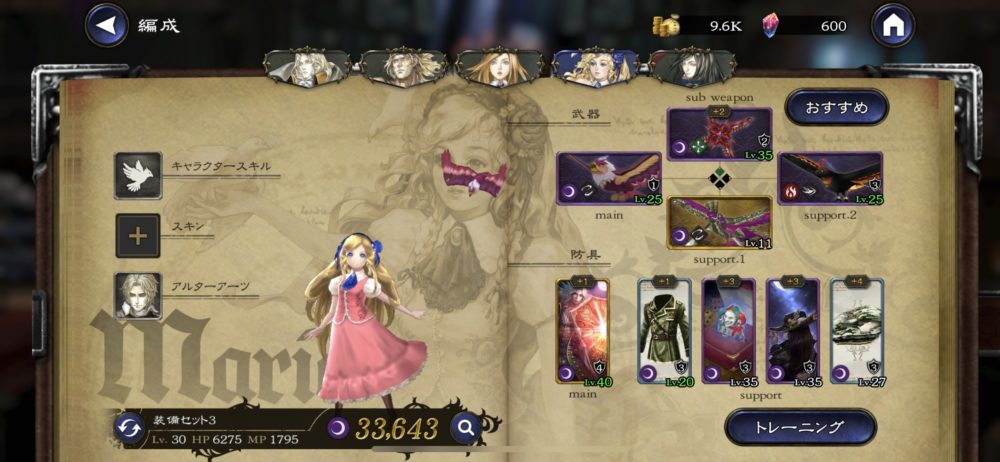Open キャラクタースキル dove icon
This screenshot has height=462, width=1000.
point(138,176)
